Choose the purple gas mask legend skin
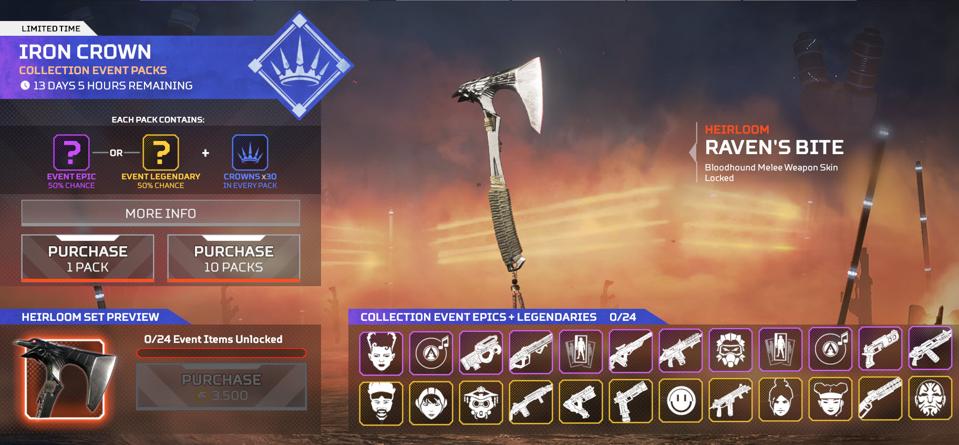This screenshot has width=959, height=445. (x=730, y=351)
